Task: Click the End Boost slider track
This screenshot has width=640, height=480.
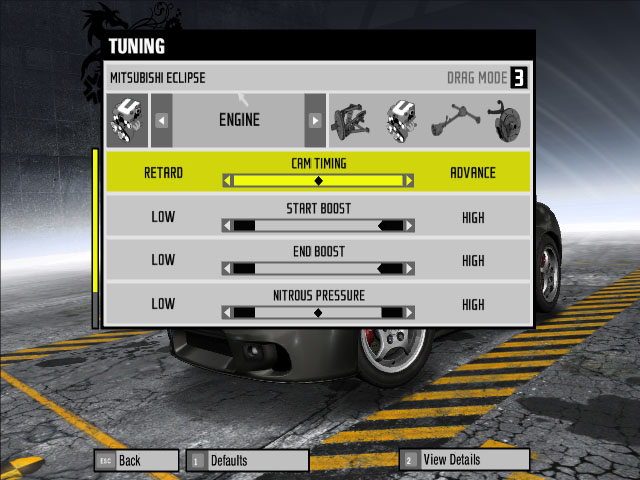Action: click(318, 268)
